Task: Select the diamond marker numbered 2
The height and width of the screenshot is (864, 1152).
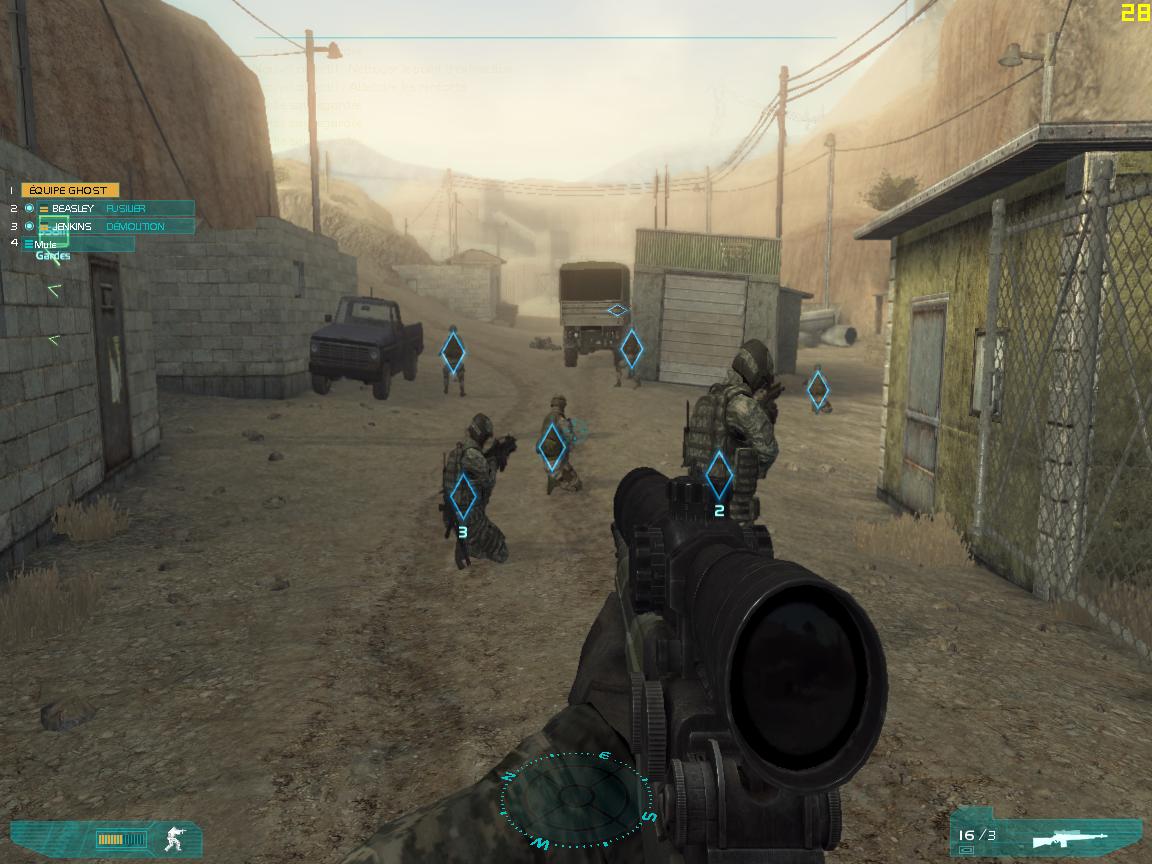Action: coord(718,475)
